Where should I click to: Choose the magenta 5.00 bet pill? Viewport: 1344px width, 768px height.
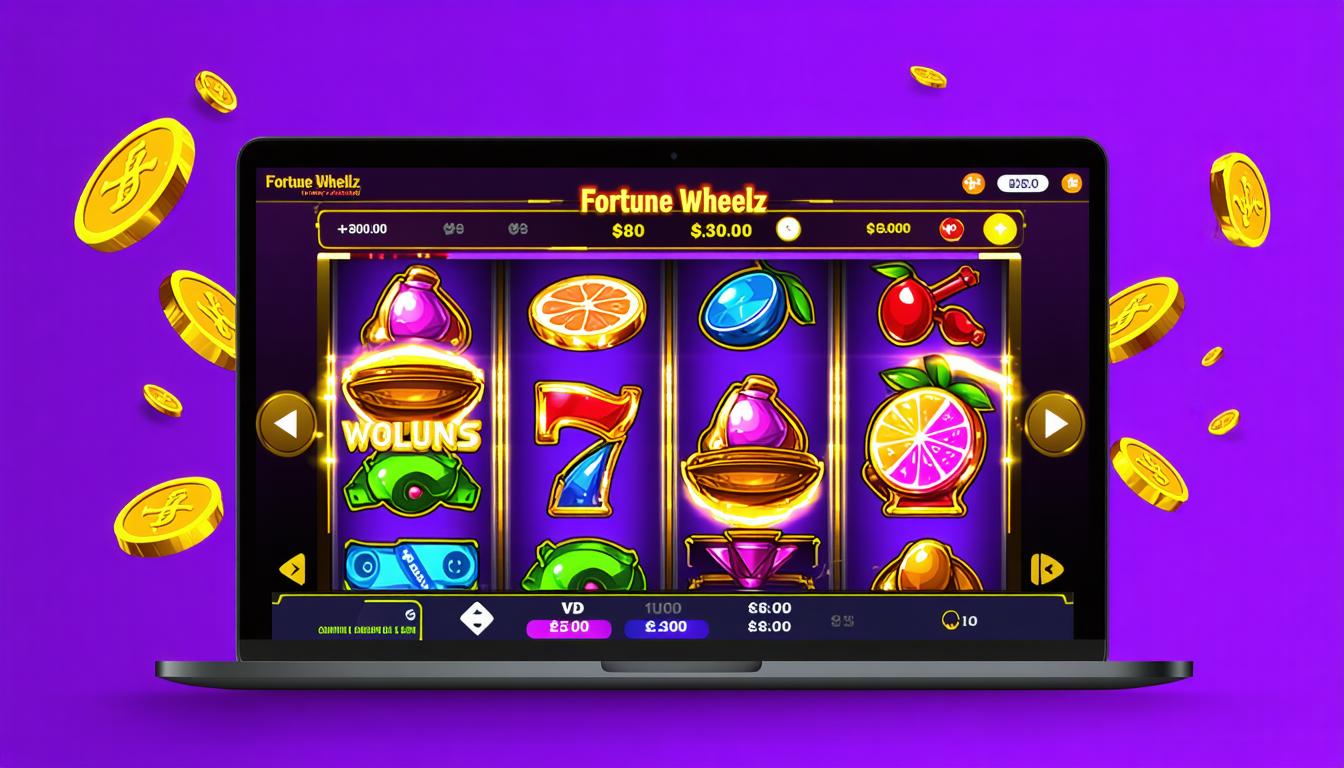tap(571, 628)
